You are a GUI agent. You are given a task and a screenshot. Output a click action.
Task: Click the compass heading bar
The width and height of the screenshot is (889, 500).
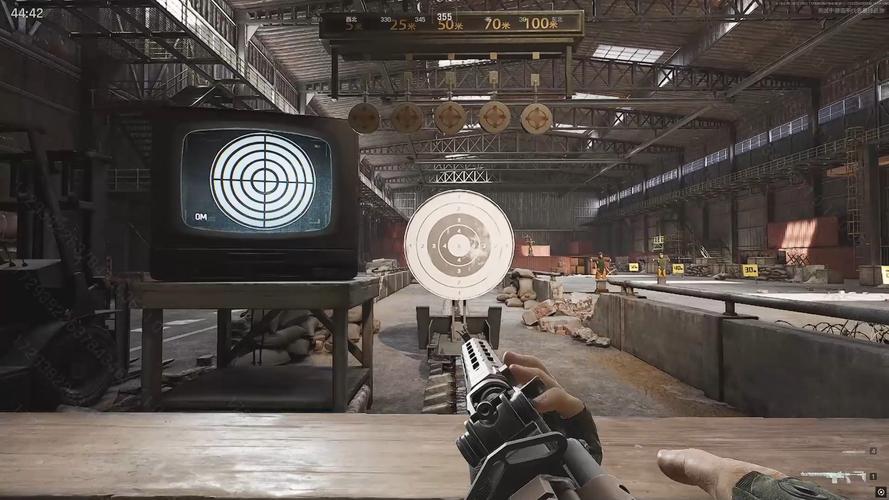pos(451,17)
